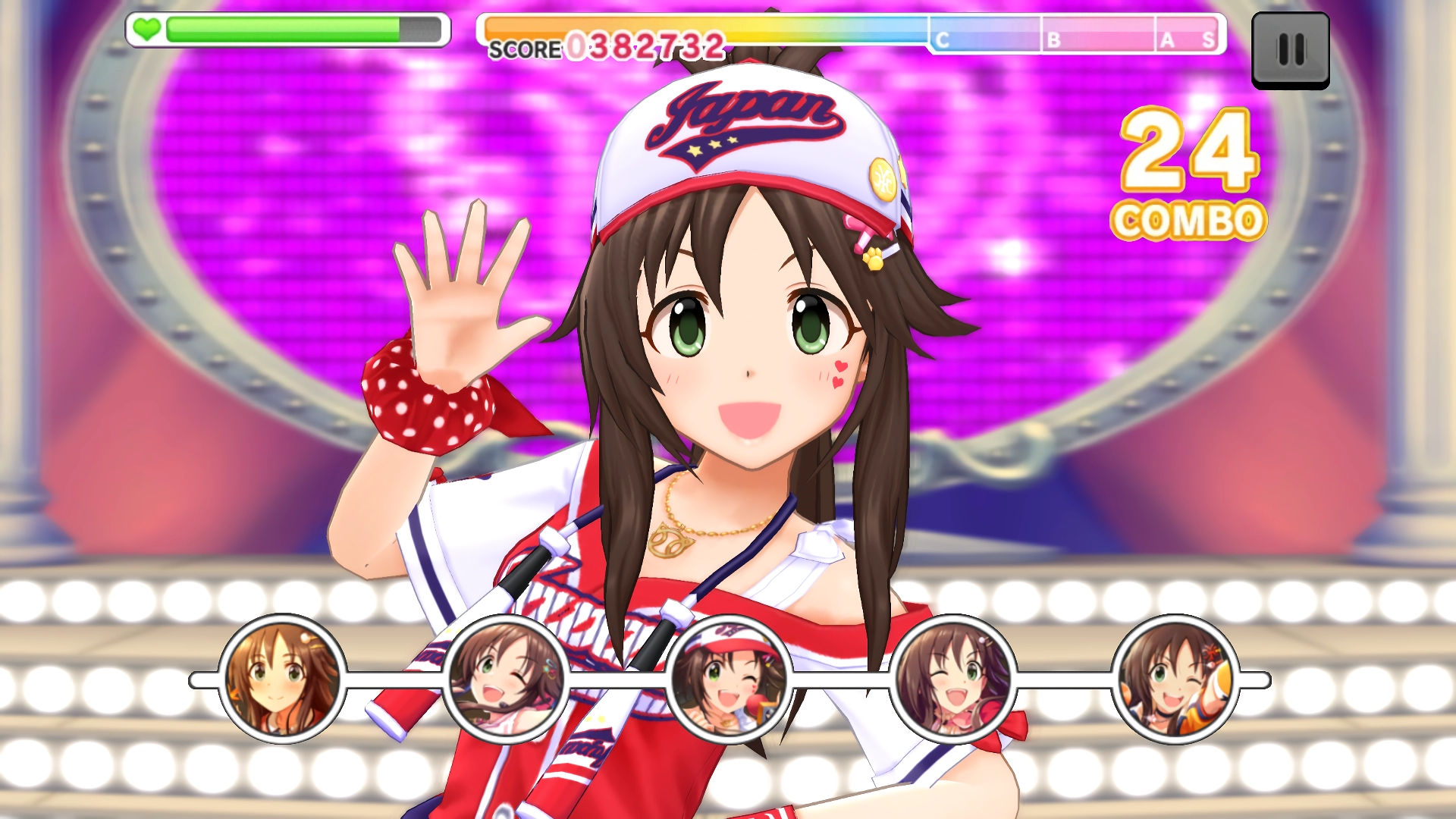Tap the idol portrait with closed-mouth smile

(x=282, y=679)
